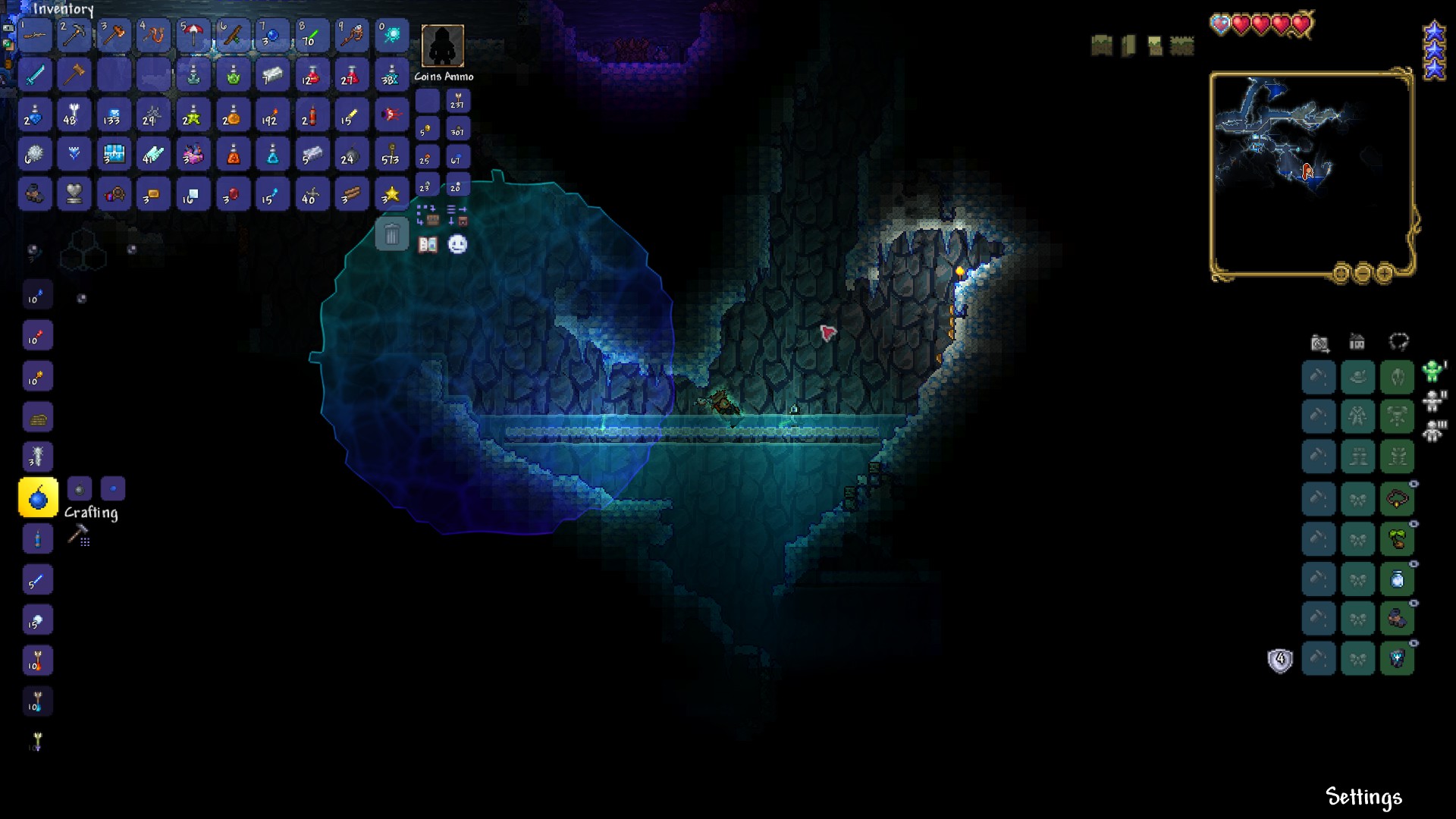Image resolution: width=1456 pixels, height=819 pixels.
Task: Zoom out on the minimap with minus button
Action: (1363, 273)
